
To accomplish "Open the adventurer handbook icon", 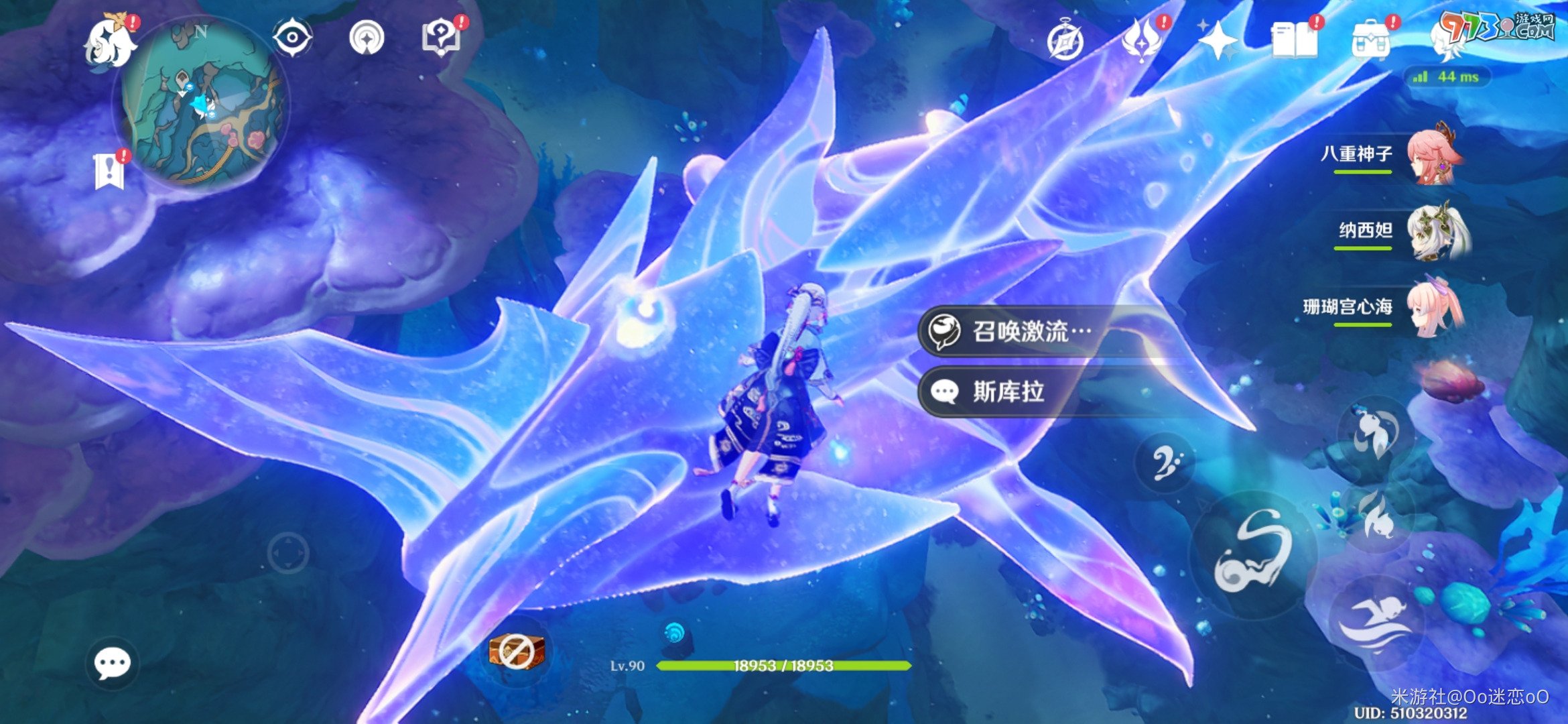I will click(1295, 40).
